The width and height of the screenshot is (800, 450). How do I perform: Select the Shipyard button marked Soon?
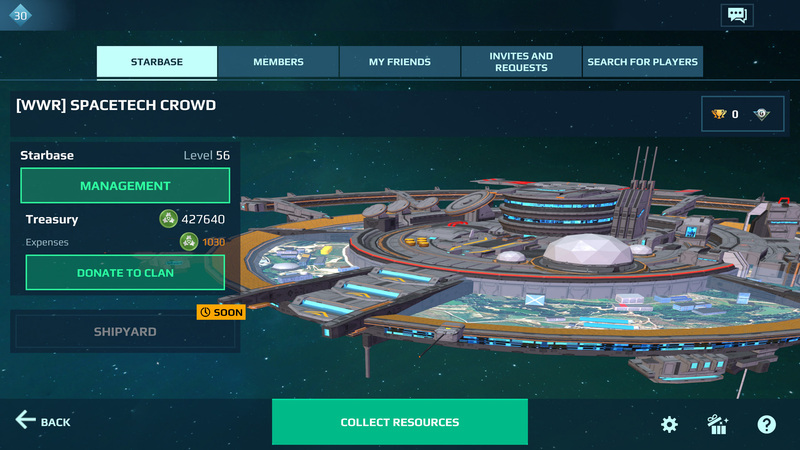[x=125, y=332]
